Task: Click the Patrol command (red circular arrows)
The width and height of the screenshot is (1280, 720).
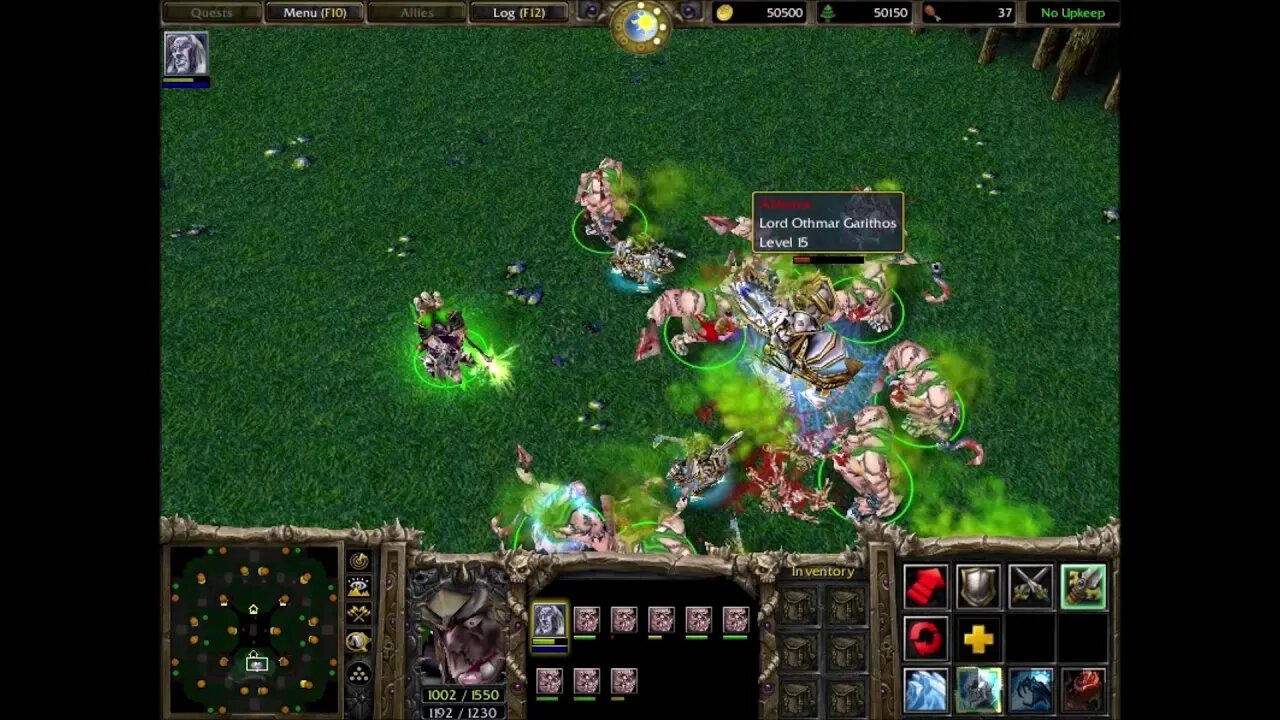Action: (x=924, y=638)
